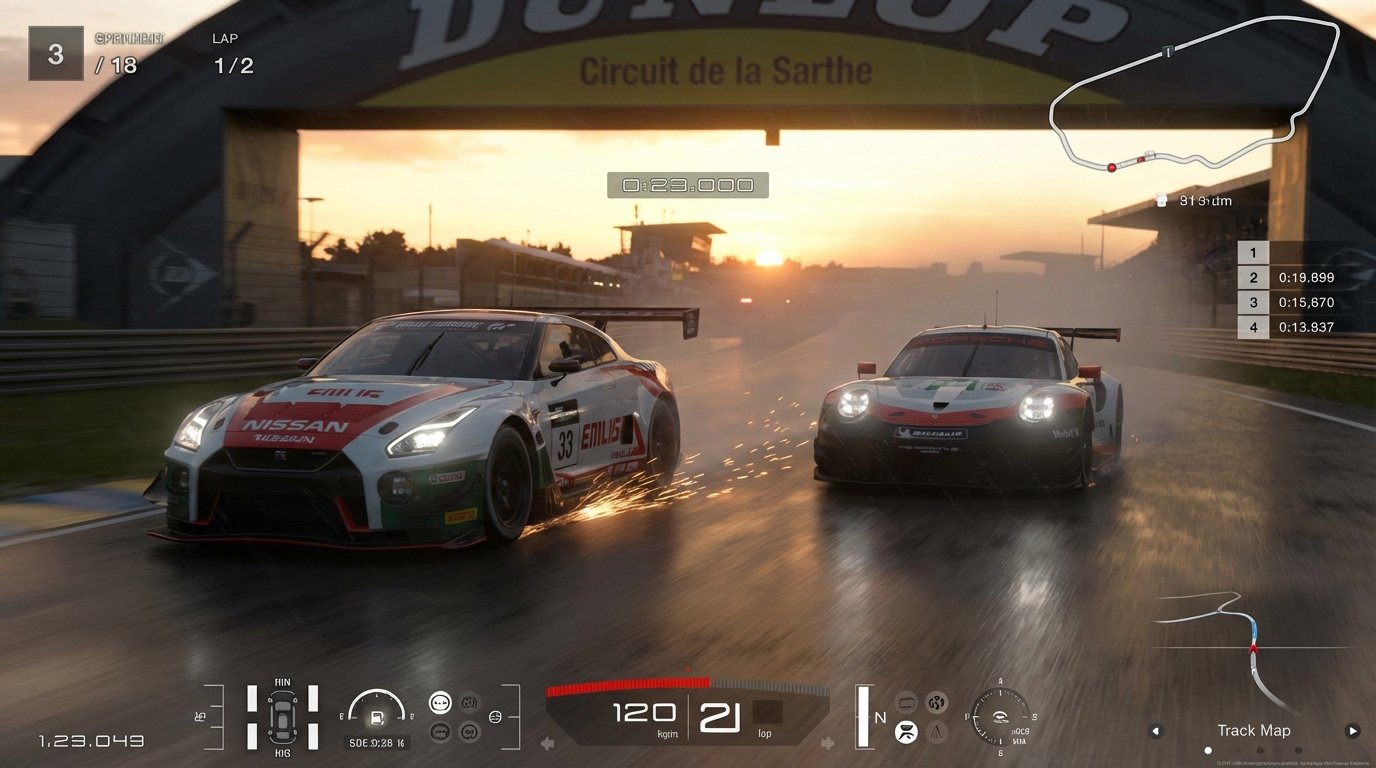Select the fuel pump icon on fuel gauge
Viewport: 1376px width, 768px height.
(375, 718)
